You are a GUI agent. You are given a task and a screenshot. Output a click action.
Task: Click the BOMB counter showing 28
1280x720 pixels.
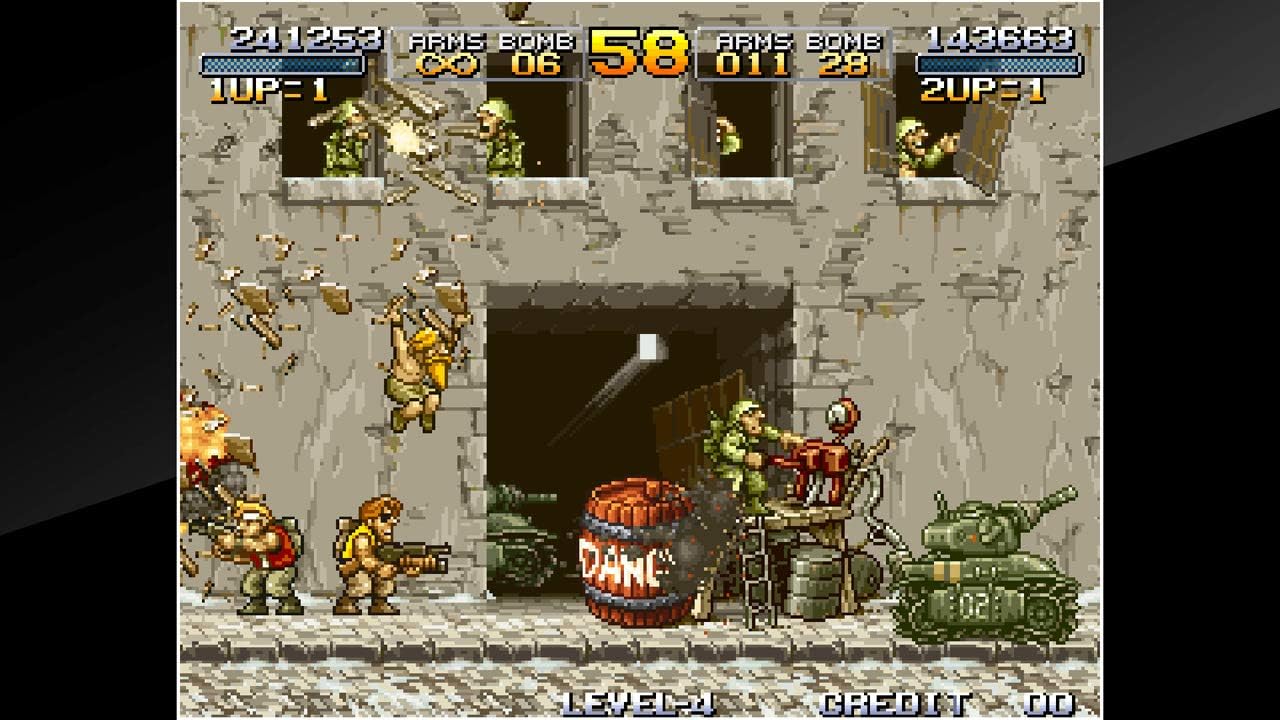pyautogui.click(x=843, y=62)
